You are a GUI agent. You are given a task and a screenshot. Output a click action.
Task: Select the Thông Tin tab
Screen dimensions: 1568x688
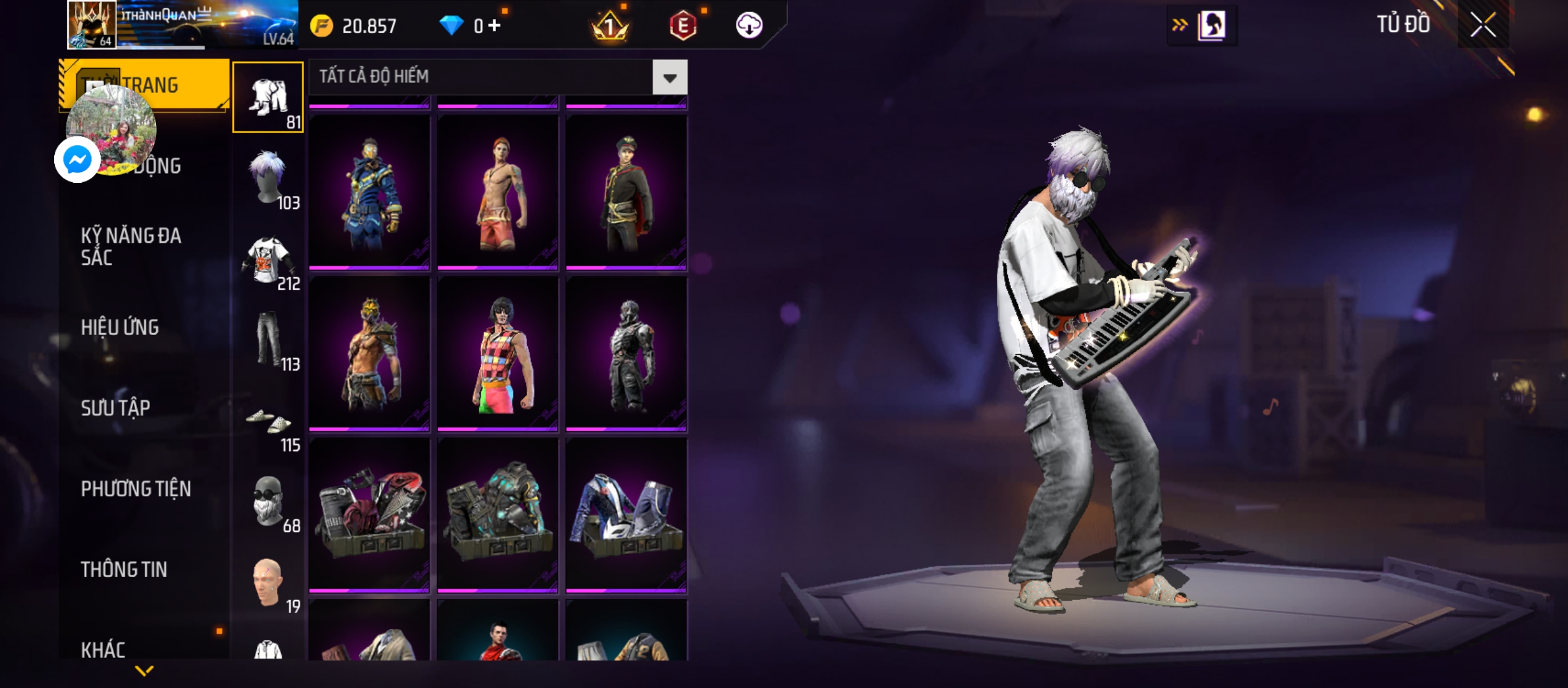point(124,570)
